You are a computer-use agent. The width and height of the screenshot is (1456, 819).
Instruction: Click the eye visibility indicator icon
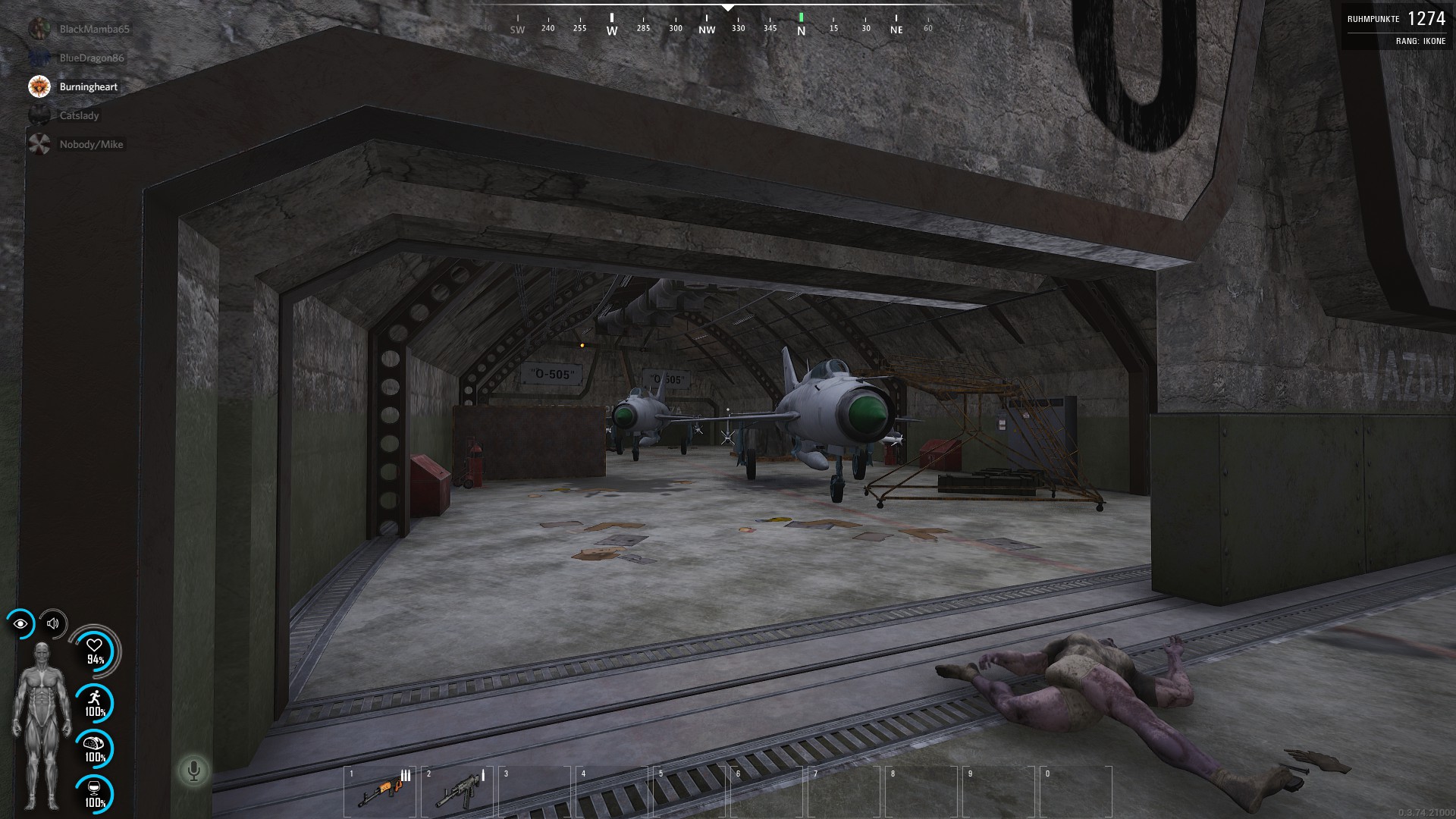20,623
